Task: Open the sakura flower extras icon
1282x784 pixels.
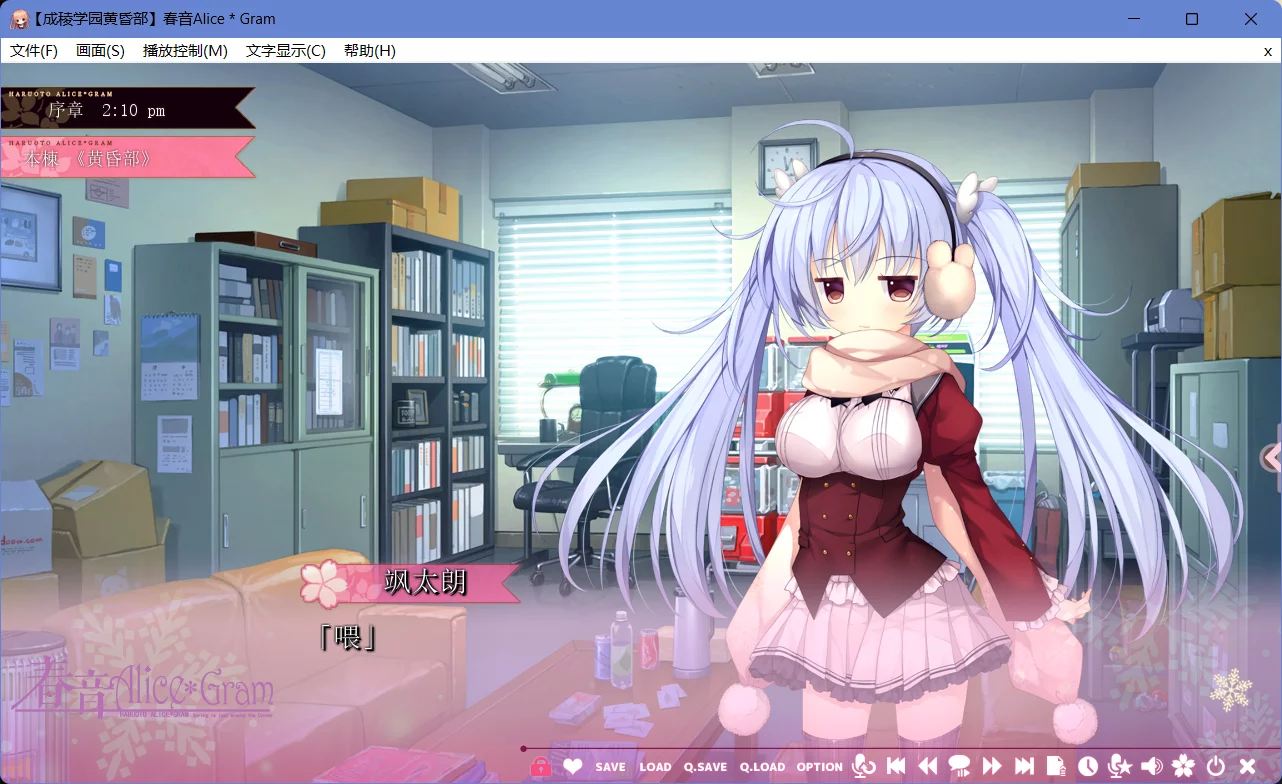Action: pyautogui.click(x=1183, y=765)
